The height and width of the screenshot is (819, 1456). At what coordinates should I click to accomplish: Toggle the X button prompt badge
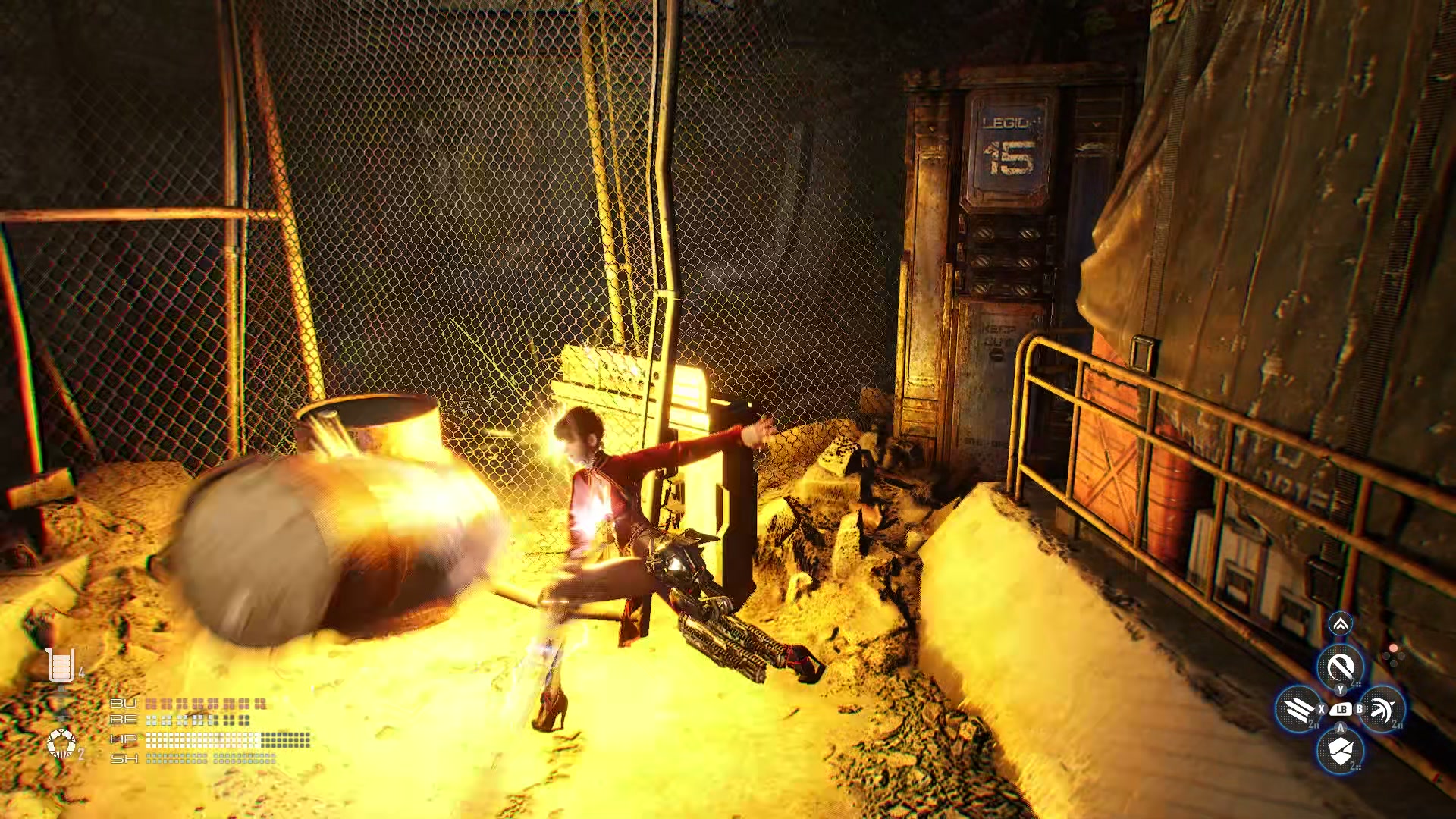coord(1321,709)
